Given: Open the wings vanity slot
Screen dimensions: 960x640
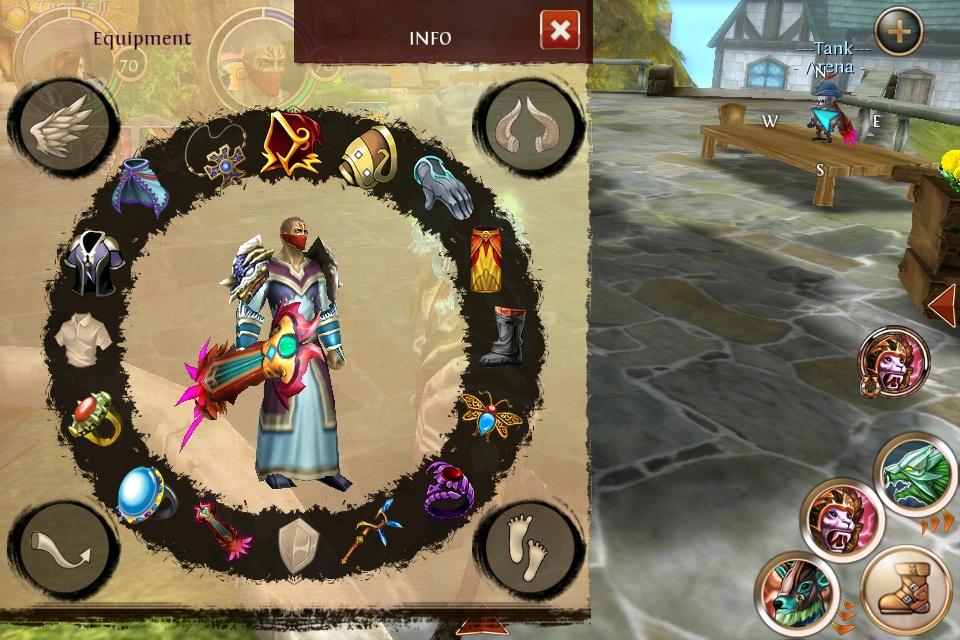Looking at the screenshot, I should [63, 128].
